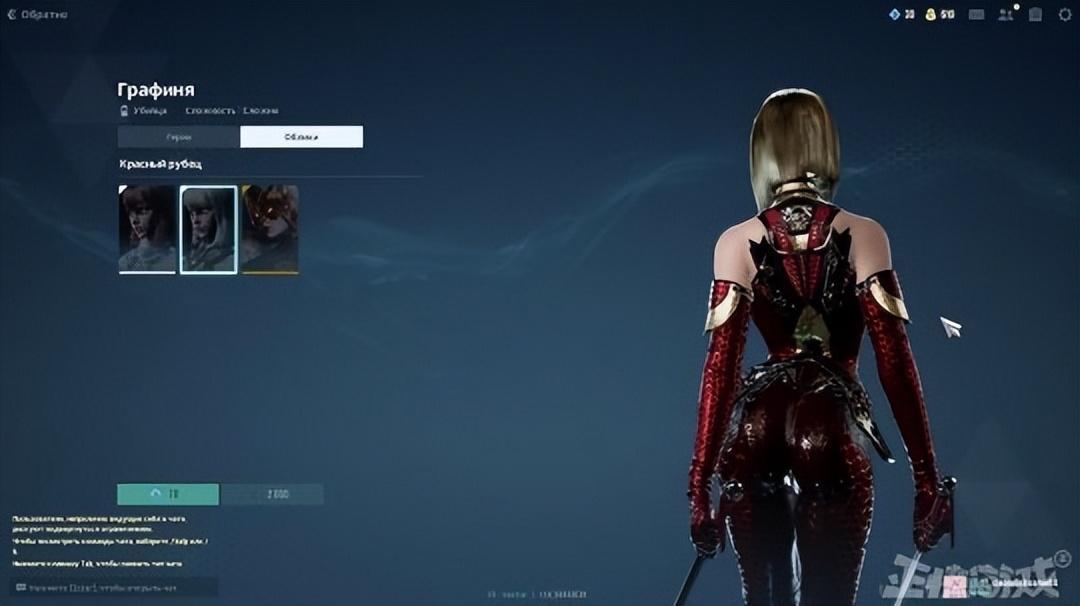This screenshot has height=606, width=1080.
Task: Open the card-shaped icon in top bar
Action: [x=976, y=14]
